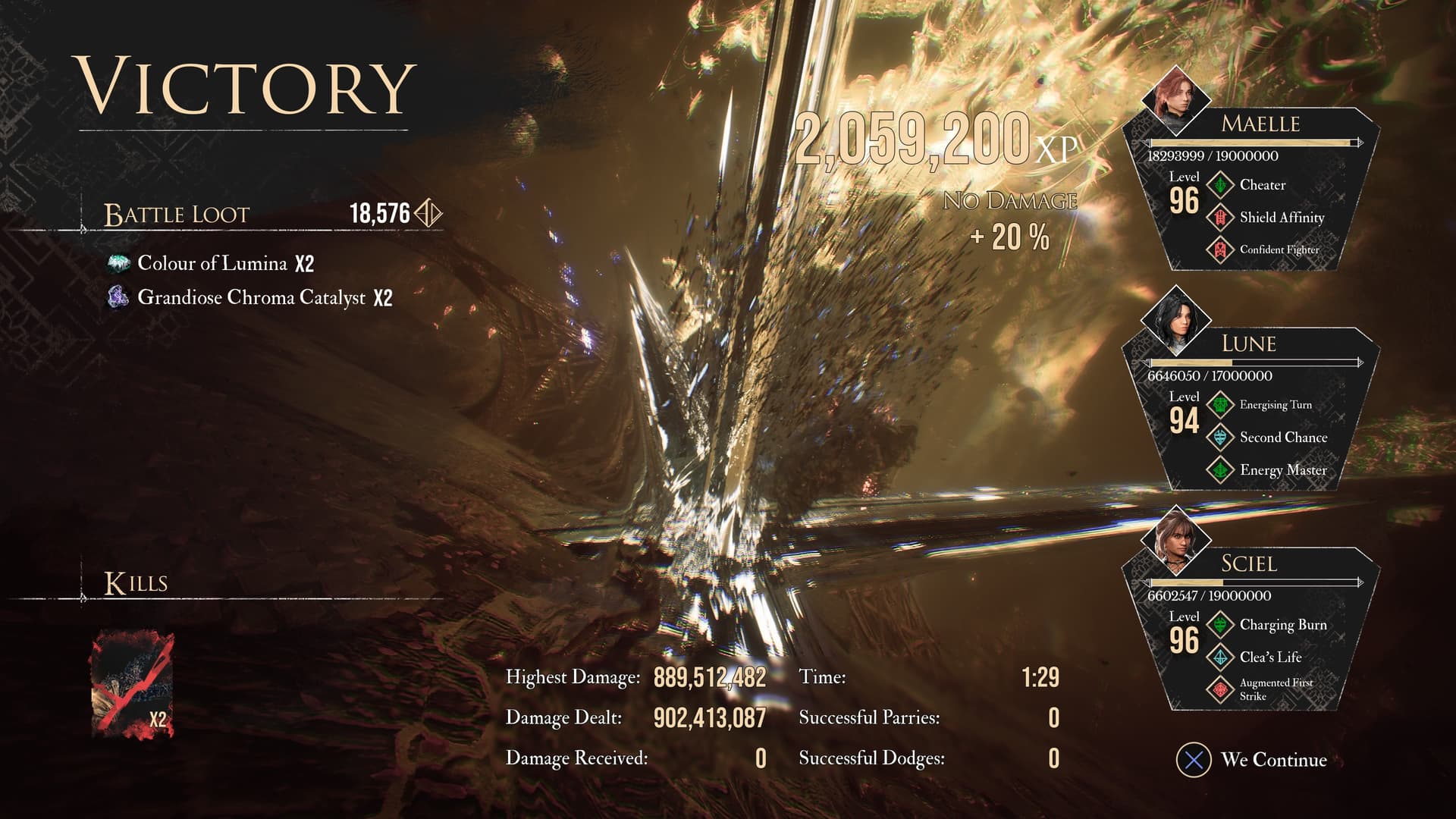
Task: Choose Lune's Energy Master picto icon
Action: click(1220, 470)
